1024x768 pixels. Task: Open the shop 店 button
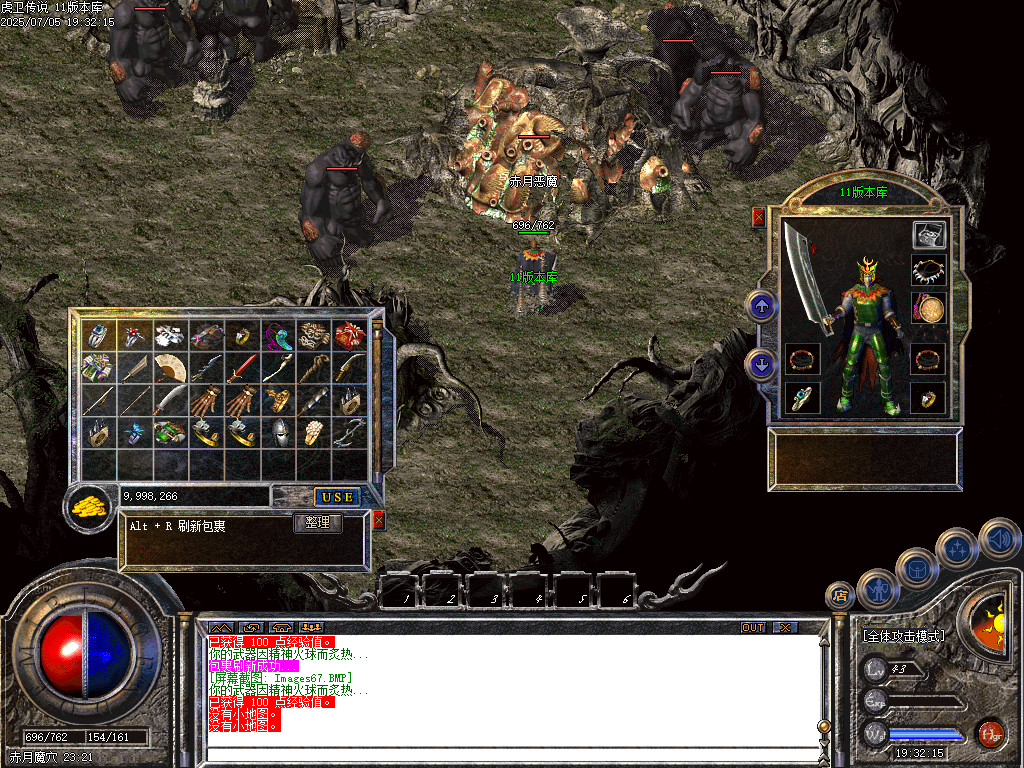point(839,596)
